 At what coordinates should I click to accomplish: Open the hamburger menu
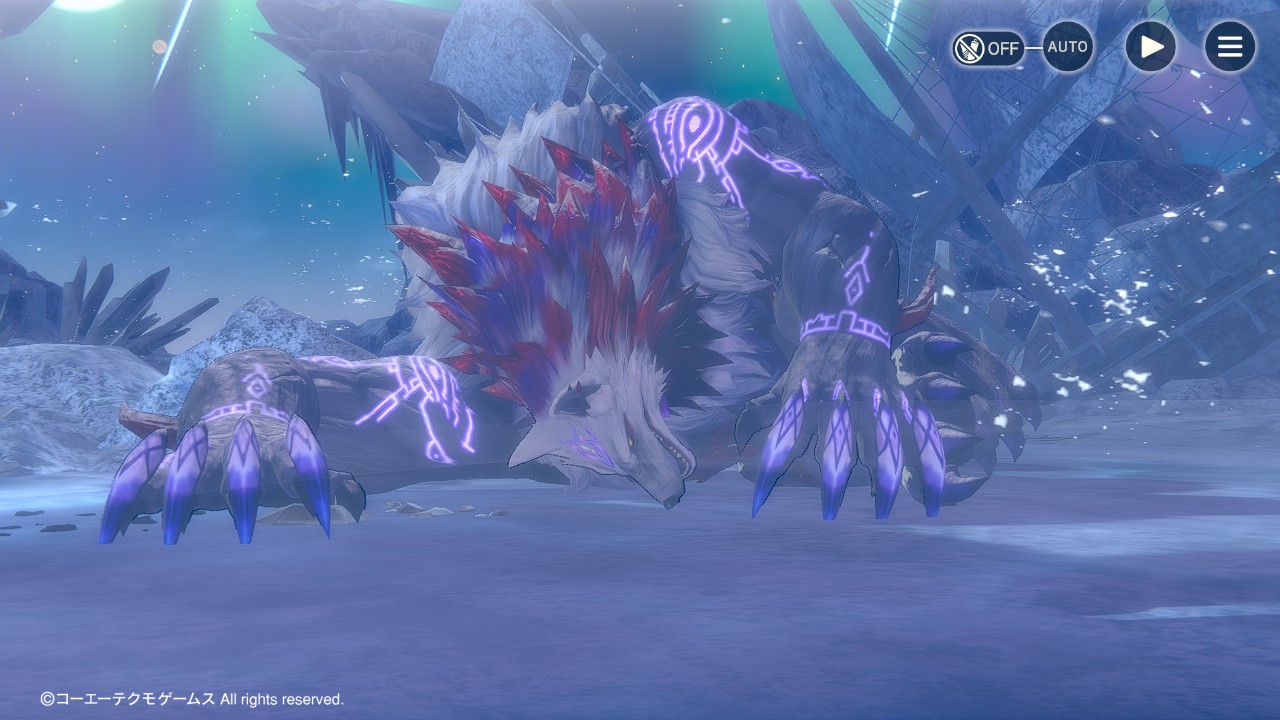coord(1229,47)
